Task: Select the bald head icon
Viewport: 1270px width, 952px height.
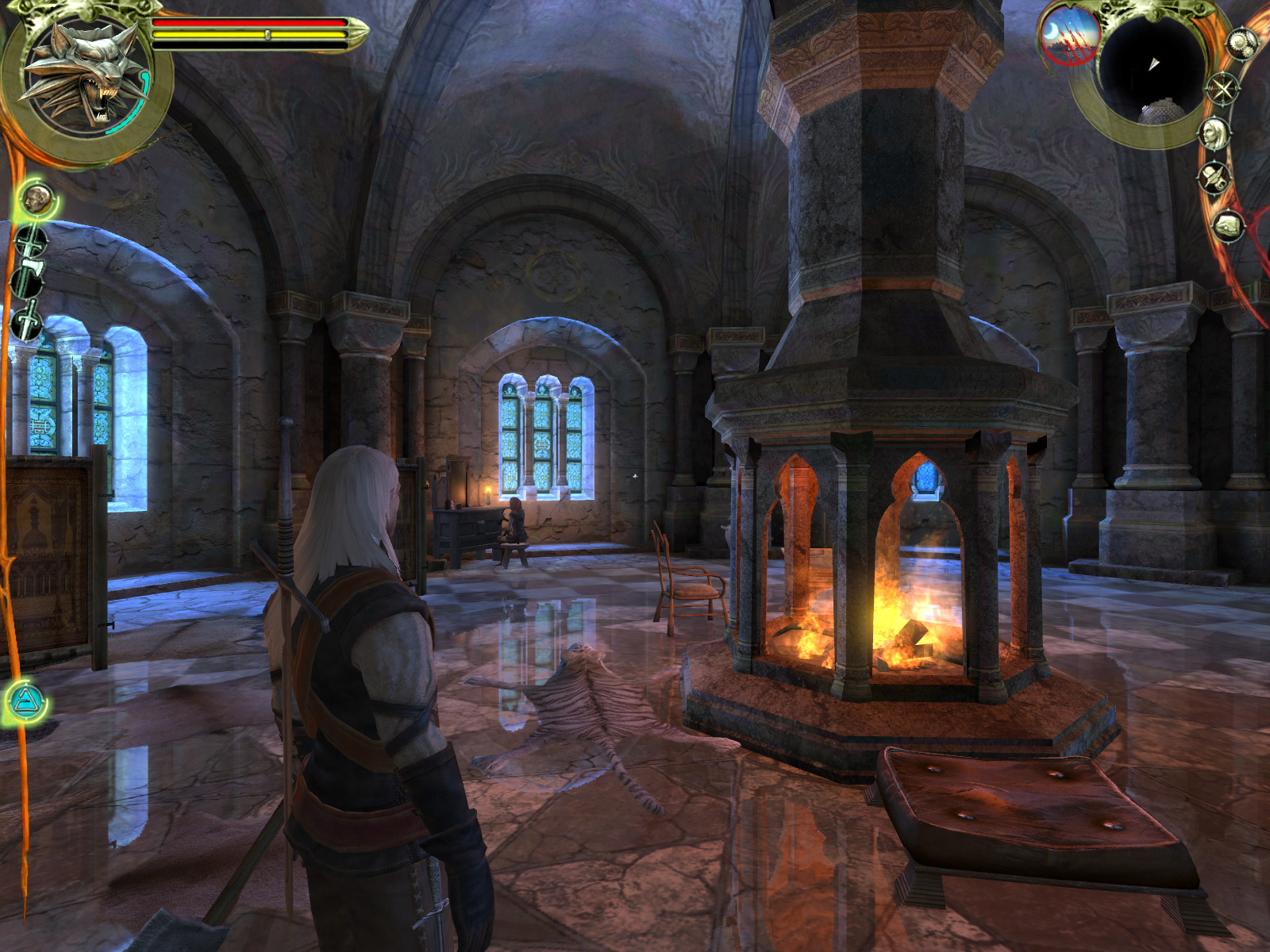Action: 36,198
